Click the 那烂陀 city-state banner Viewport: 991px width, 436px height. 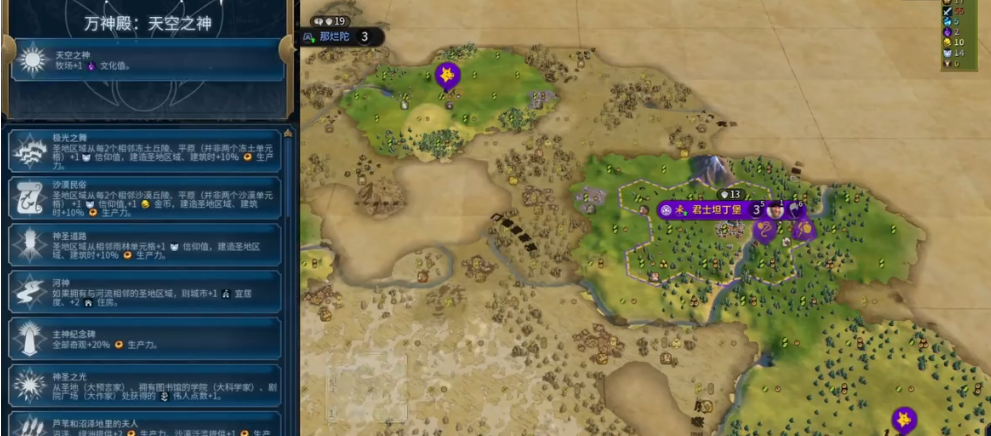tap(335, 37)
